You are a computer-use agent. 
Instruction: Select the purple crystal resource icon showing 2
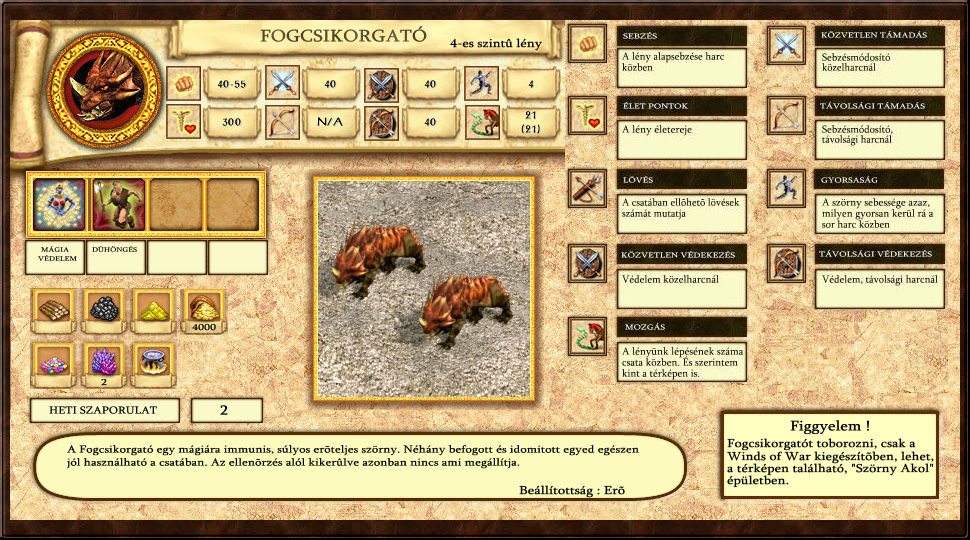point(103,360)
